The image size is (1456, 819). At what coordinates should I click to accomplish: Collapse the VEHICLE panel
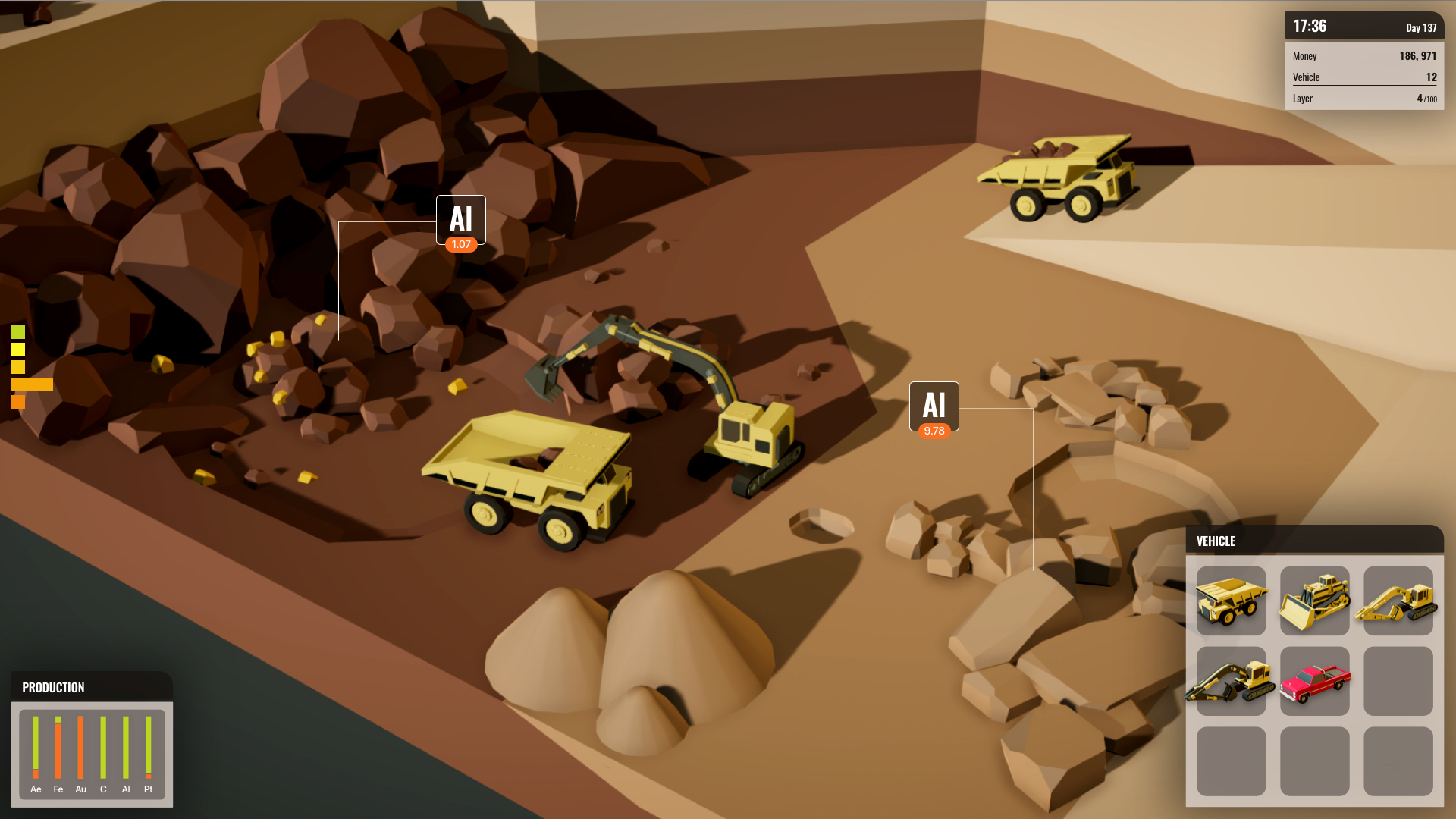coord(1216,541)
